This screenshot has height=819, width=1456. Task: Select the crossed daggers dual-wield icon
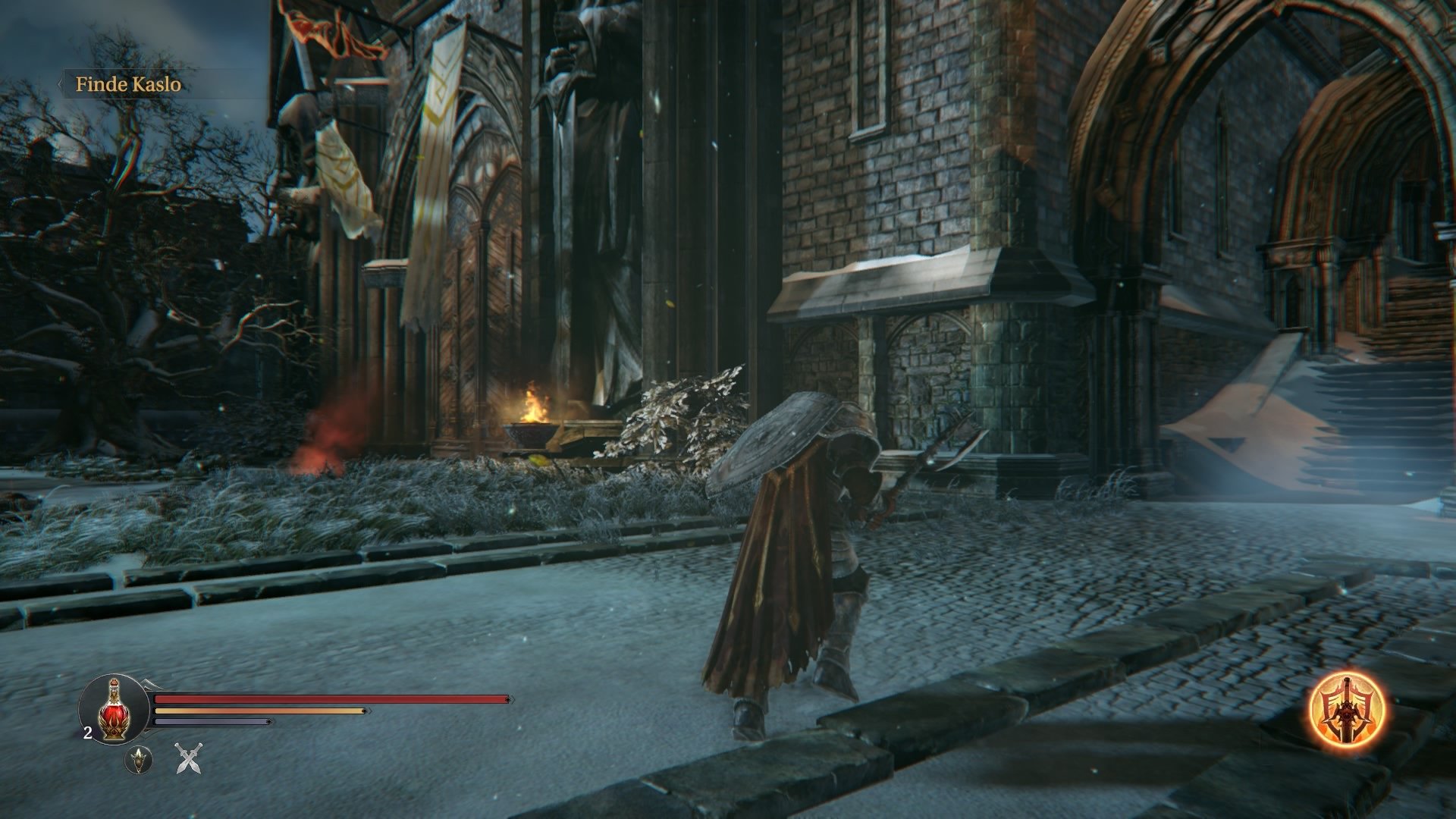click(x=188, y=760)
